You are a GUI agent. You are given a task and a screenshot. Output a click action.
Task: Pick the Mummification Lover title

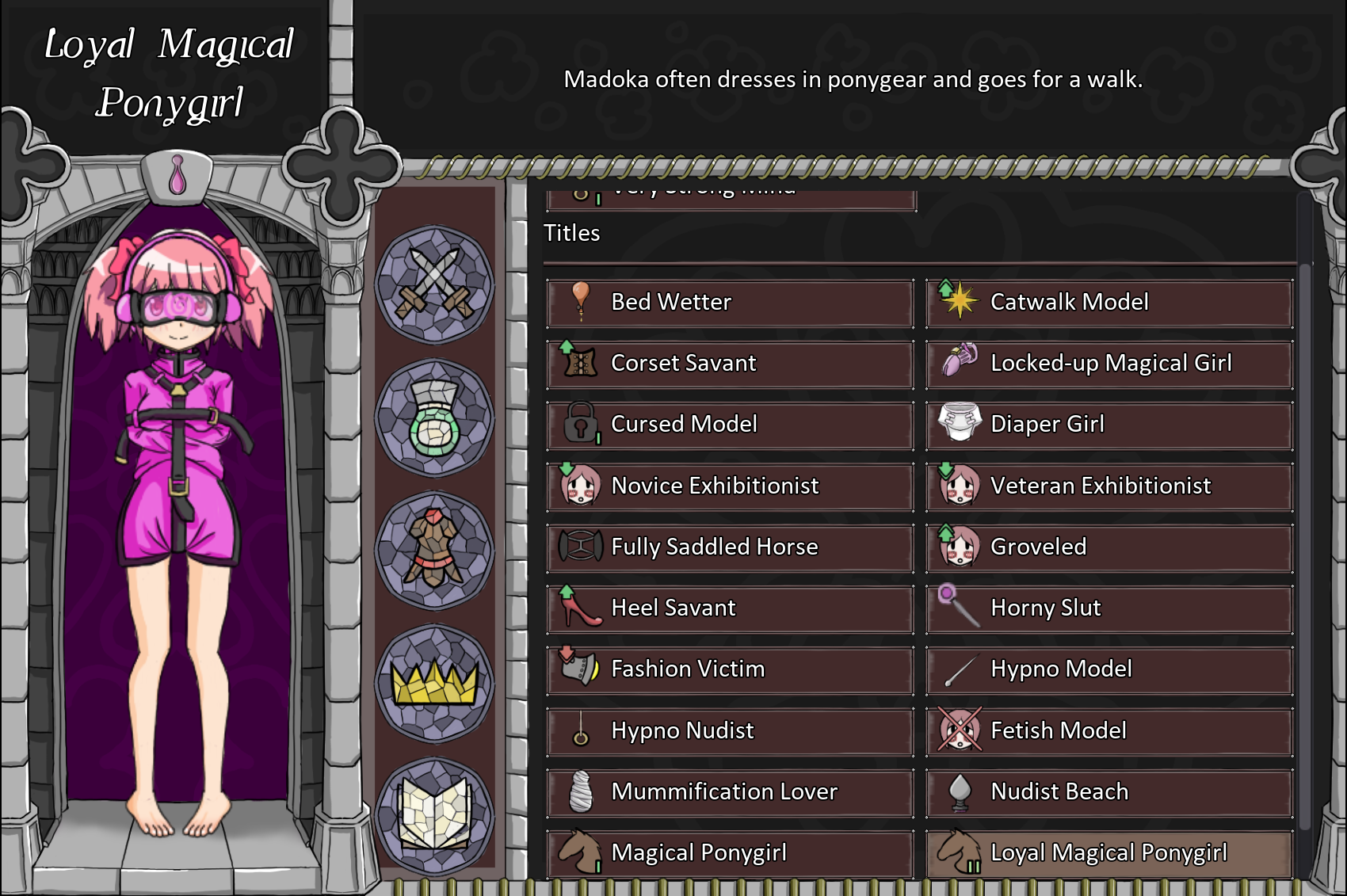730,791
